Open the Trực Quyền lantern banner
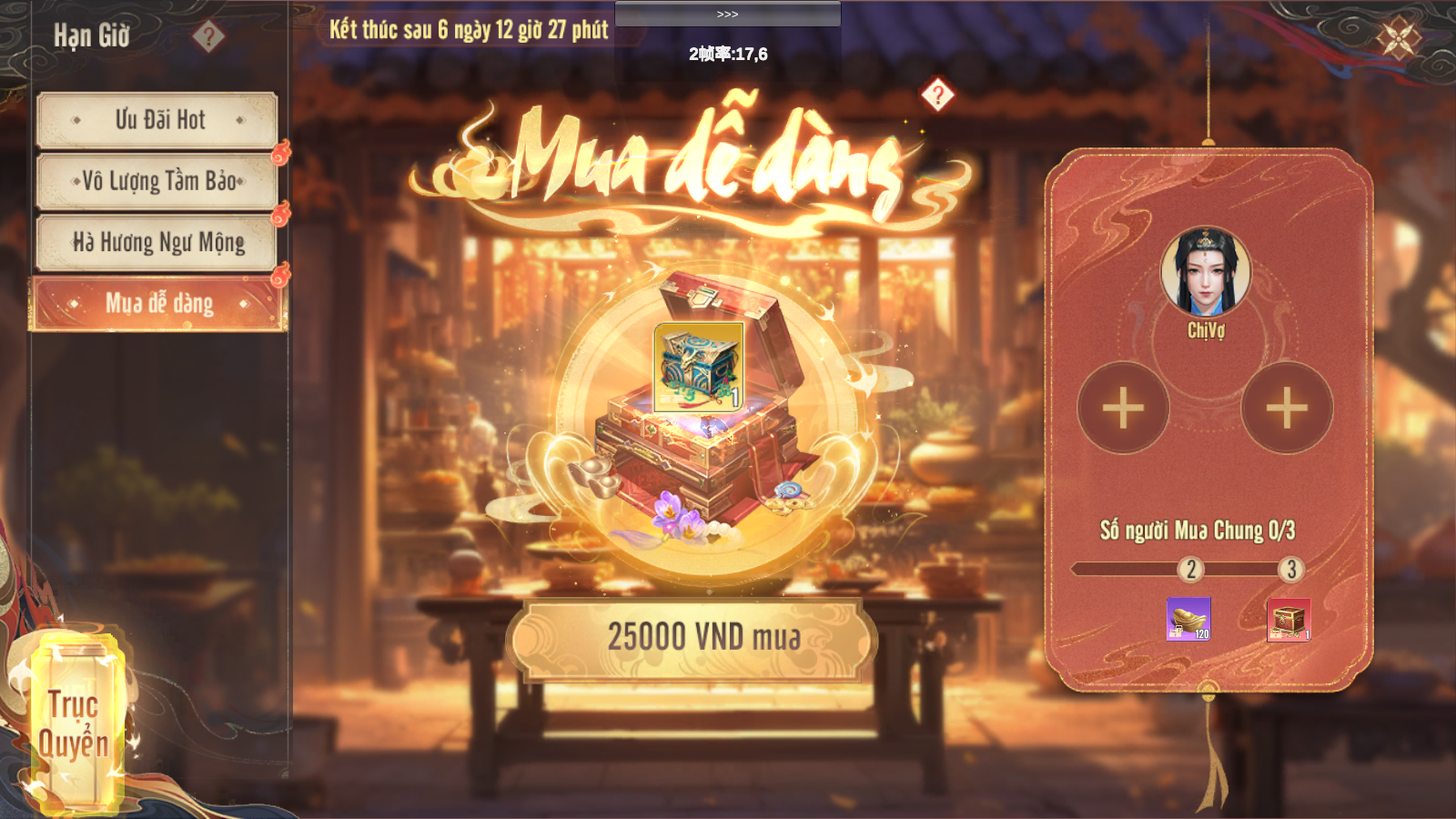This screenshot has height=819, width=1456. tap(73, 723)
